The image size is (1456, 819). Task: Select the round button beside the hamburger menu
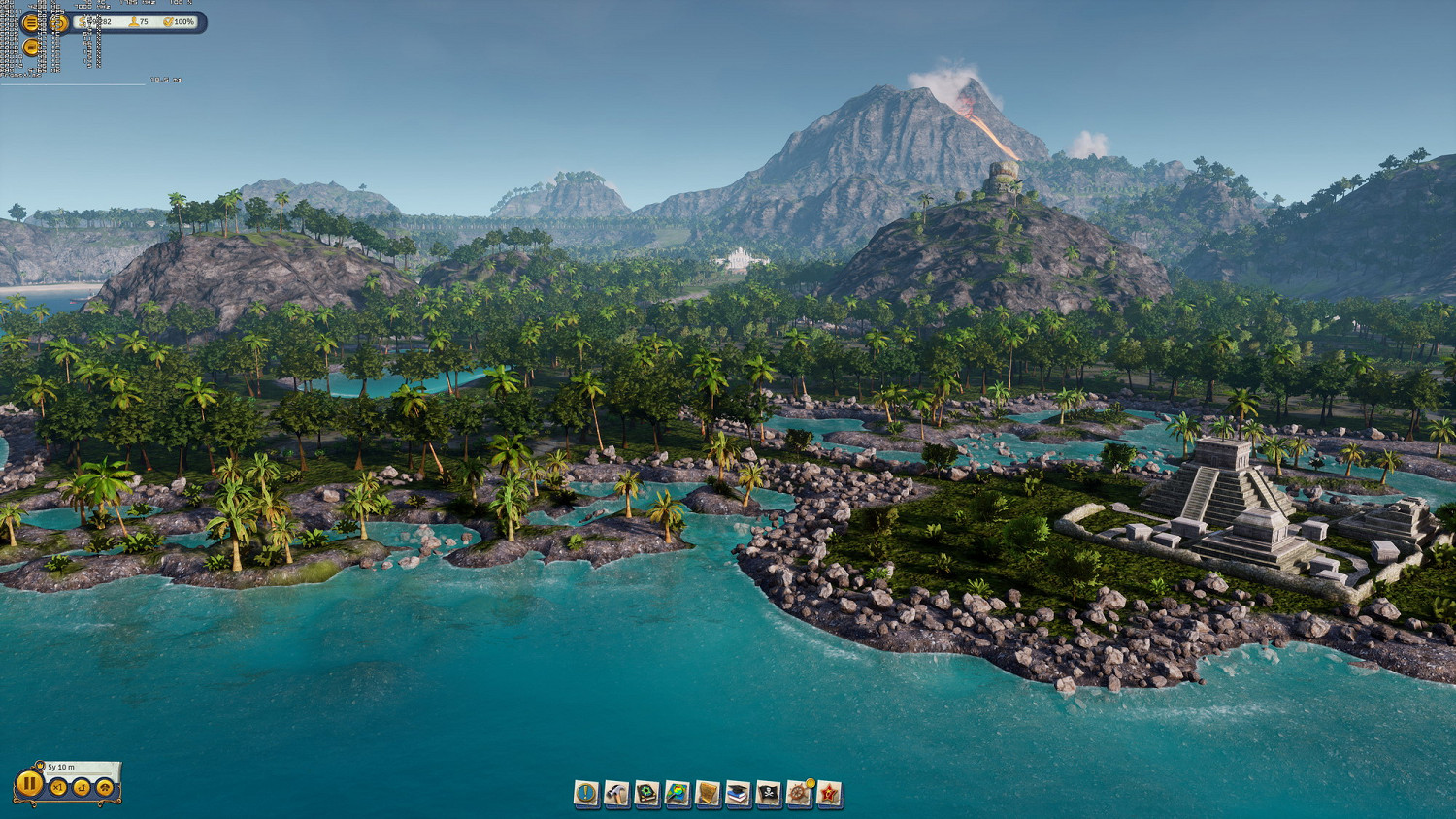[x=59, y=23]
